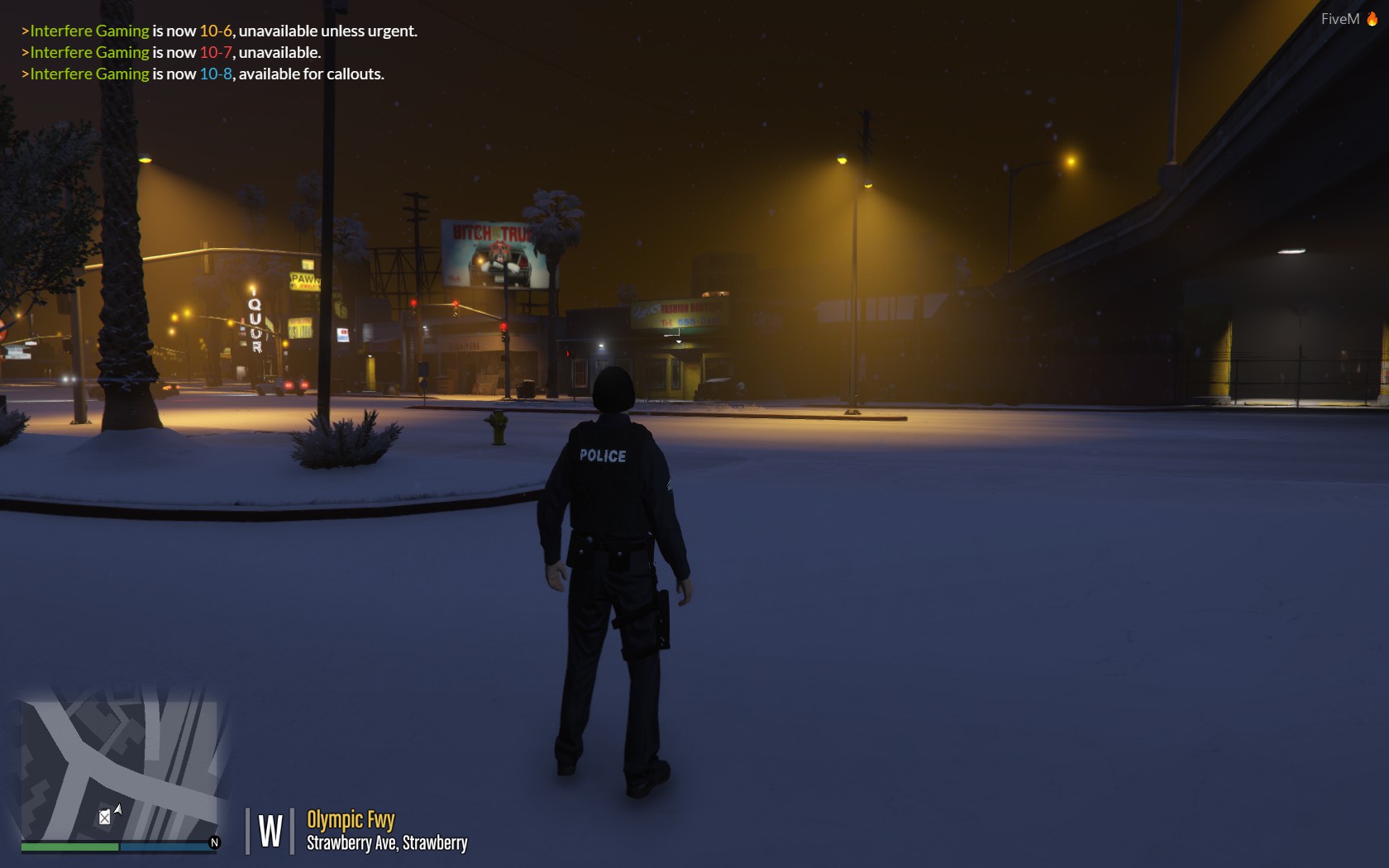This screenshot has height=868, width=1389.
Task: Toggle the 10-7 unavailable status
Action: pos(217,52)
